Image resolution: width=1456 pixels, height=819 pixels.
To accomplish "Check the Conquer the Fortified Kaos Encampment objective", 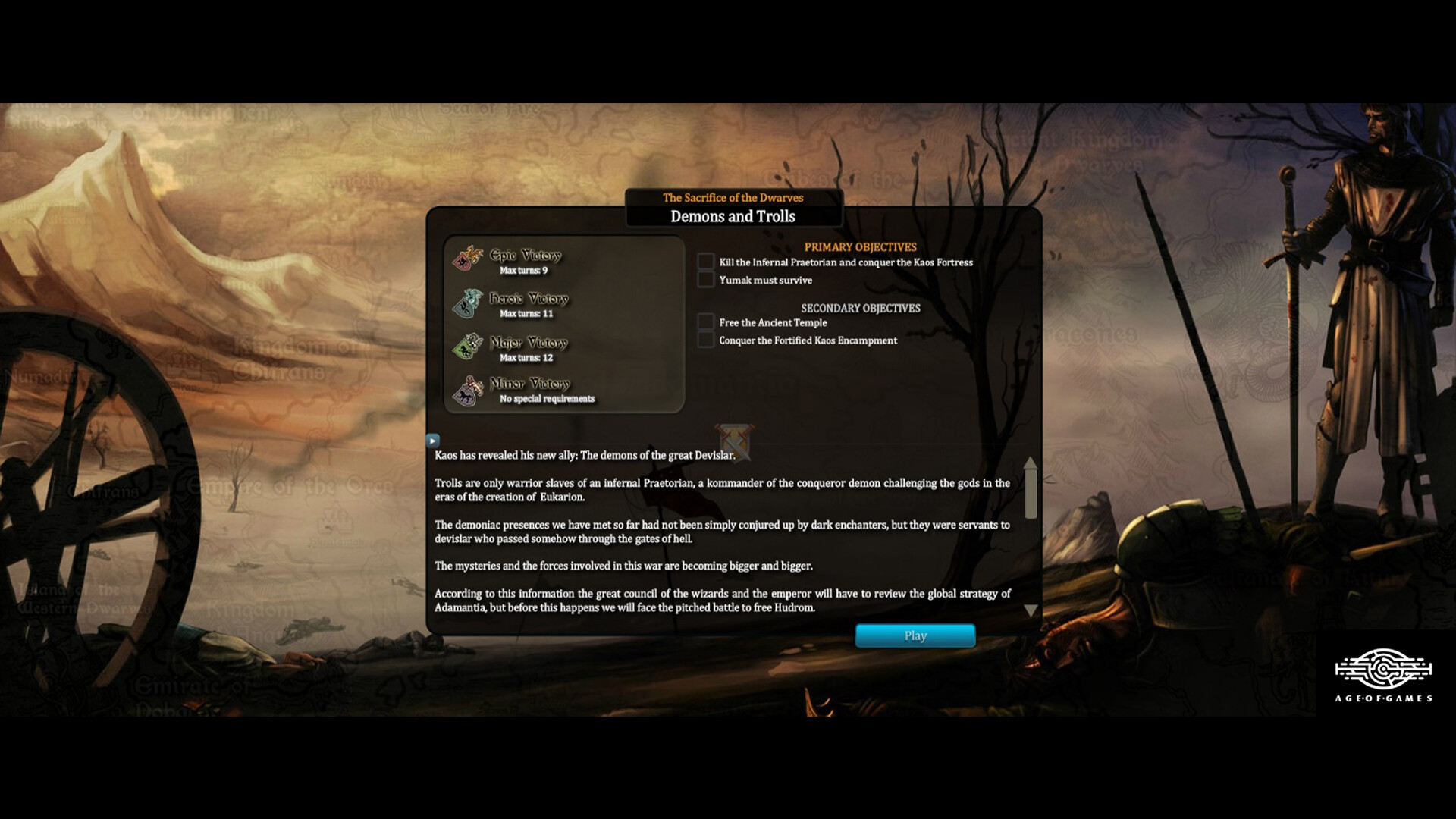I will pos(705,339).
